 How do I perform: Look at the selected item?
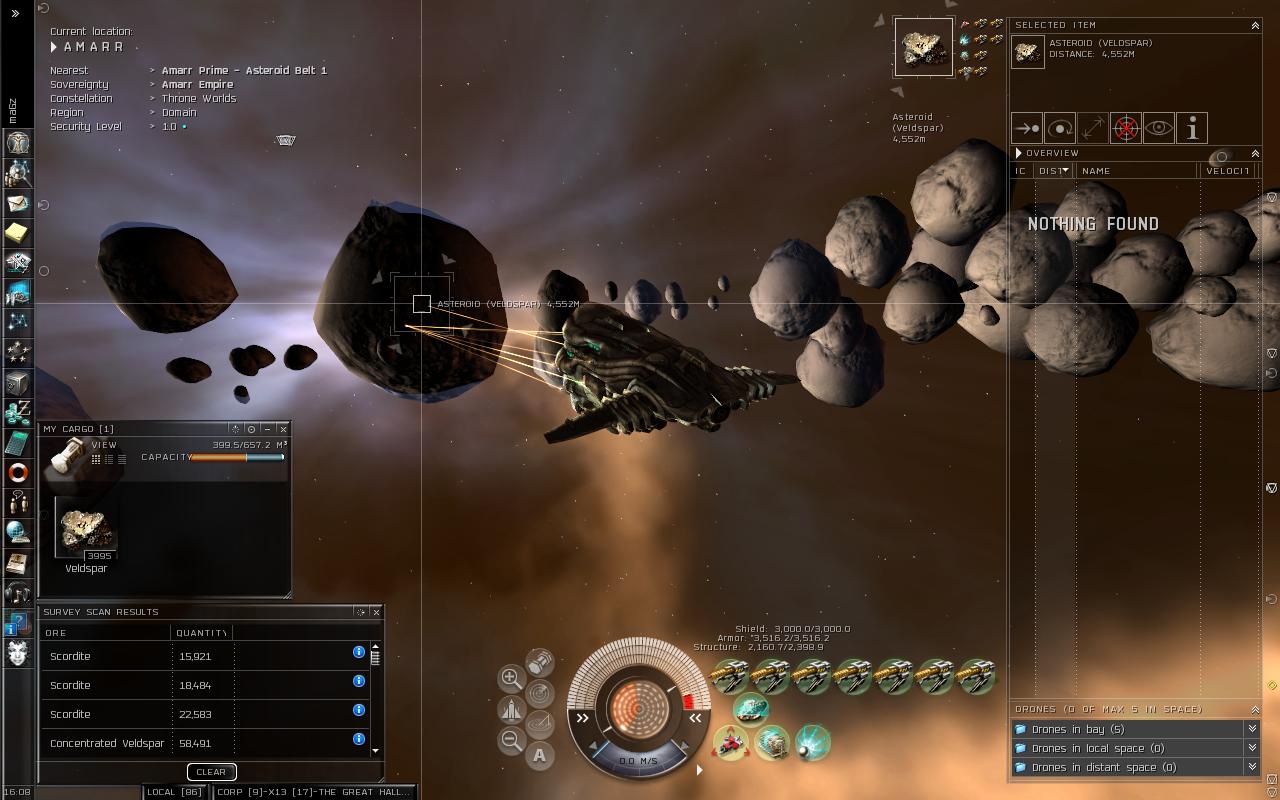[1159, 128]
